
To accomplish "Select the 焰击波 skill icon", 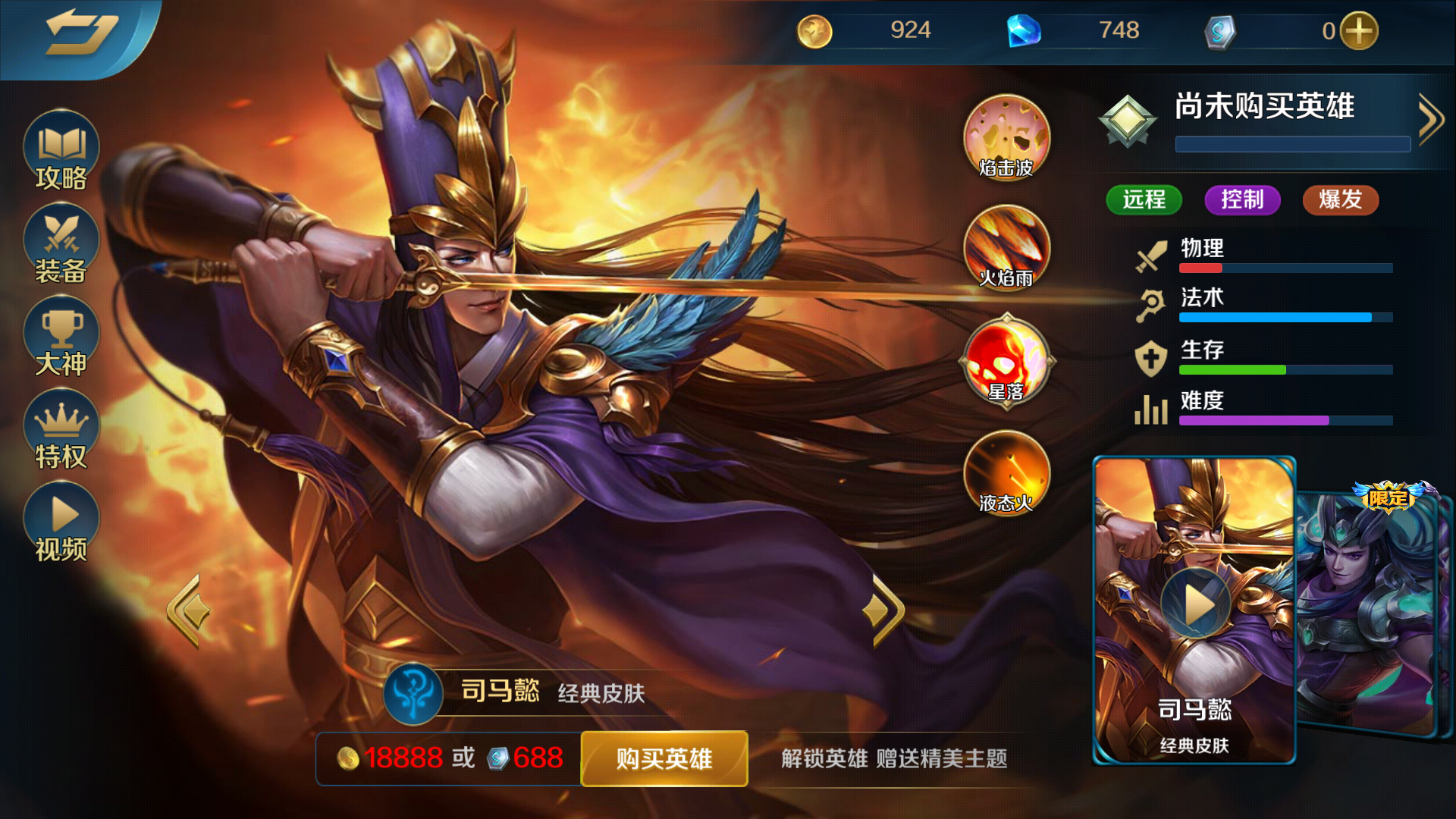I will tap(1006, 138).
